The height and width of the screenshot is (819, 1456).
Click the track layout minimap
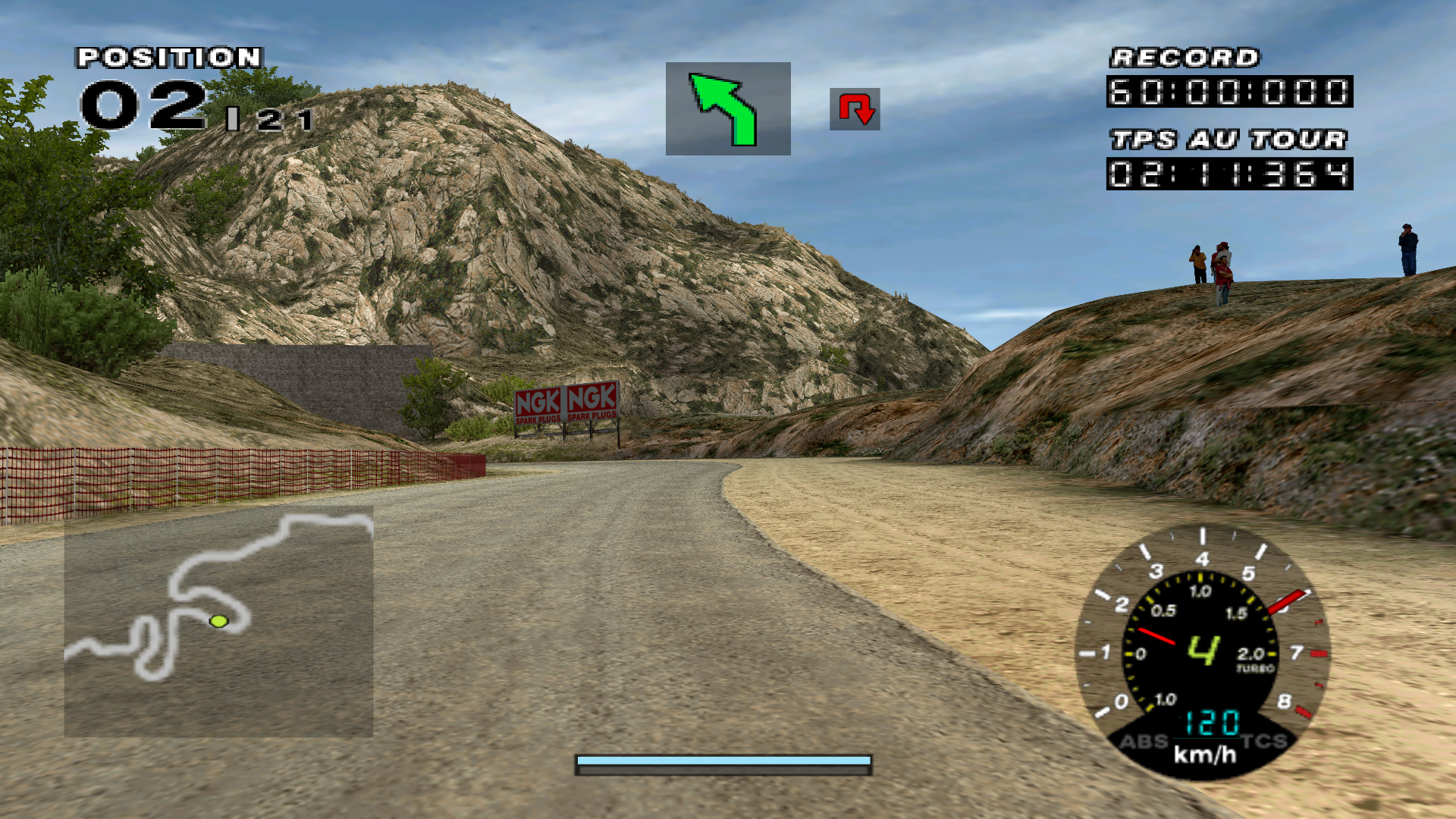218,622
